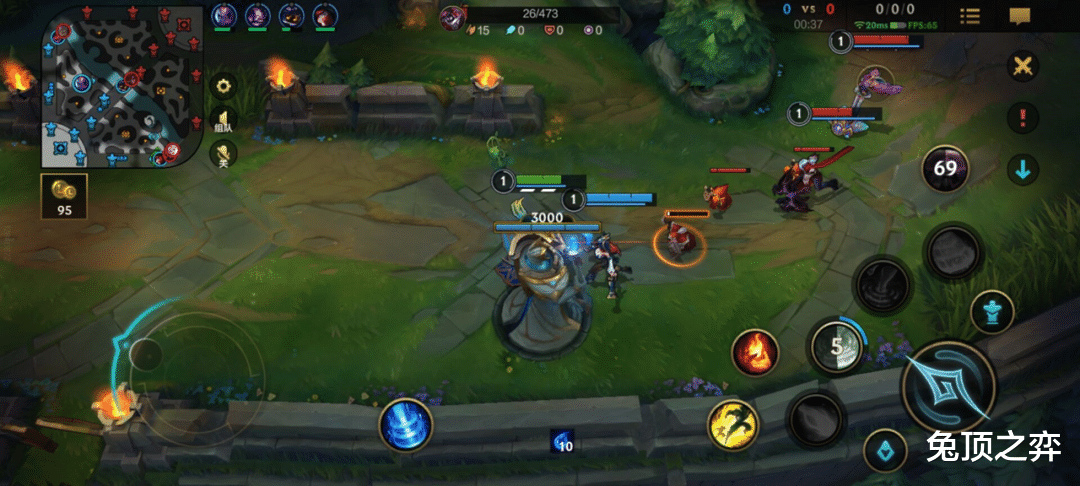Send the crossed swords attack ping
This screenshot has width=1080, height=486.
coord(1022,67)
